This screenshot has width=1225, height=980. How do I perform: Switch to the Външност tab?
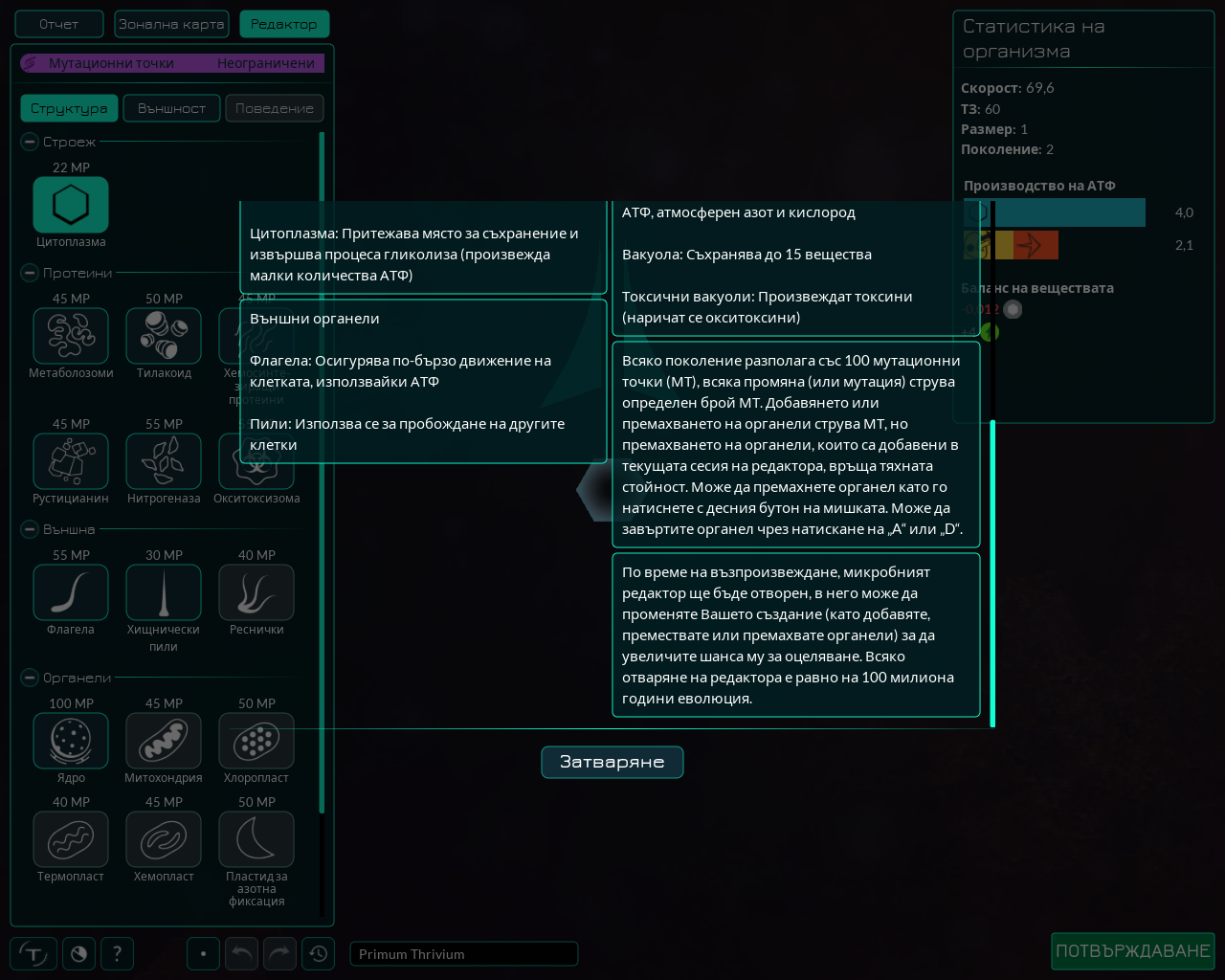[x=171, y=108]
